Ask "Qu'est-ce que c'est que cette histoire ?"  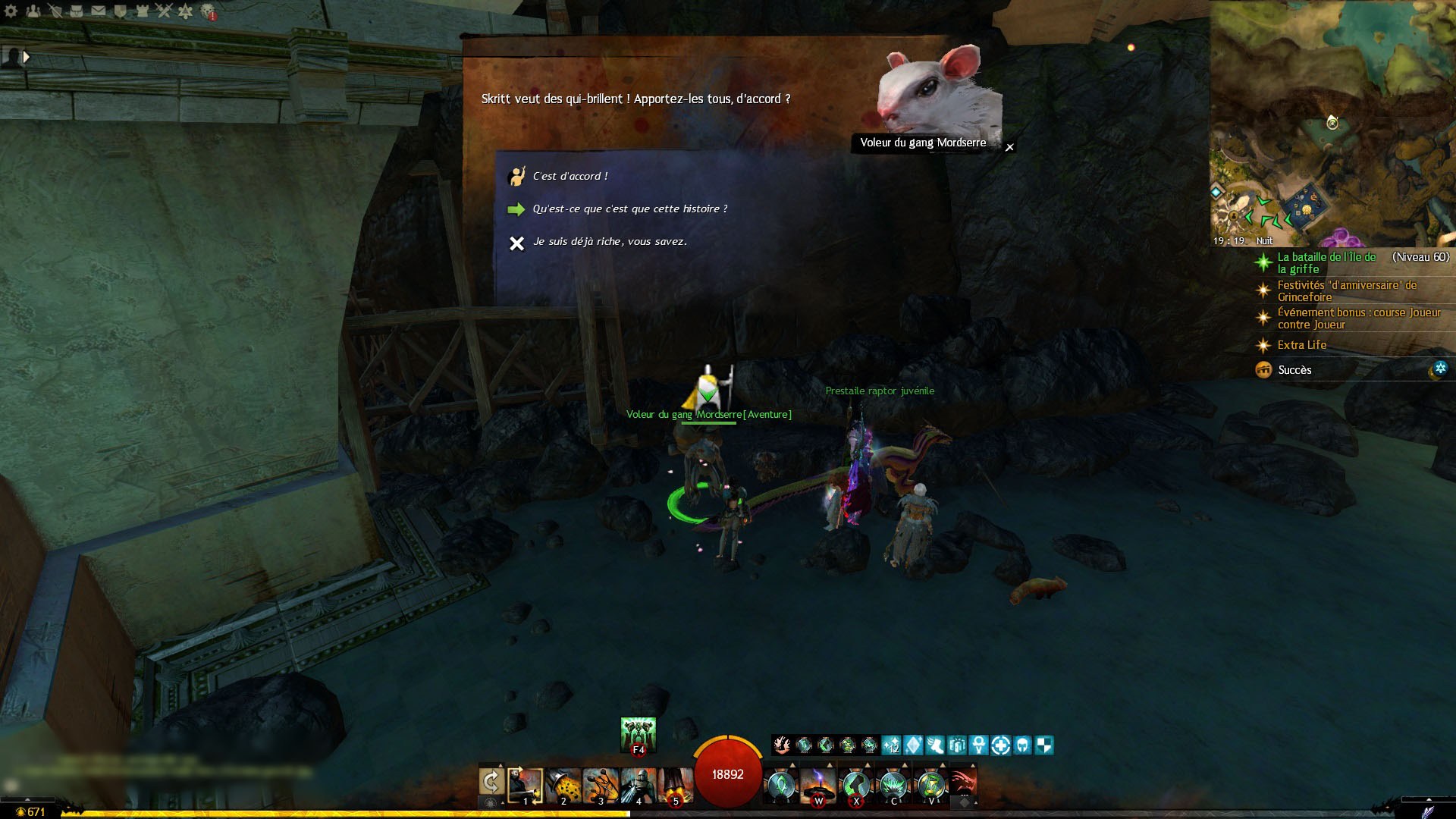tap(629, 209)
